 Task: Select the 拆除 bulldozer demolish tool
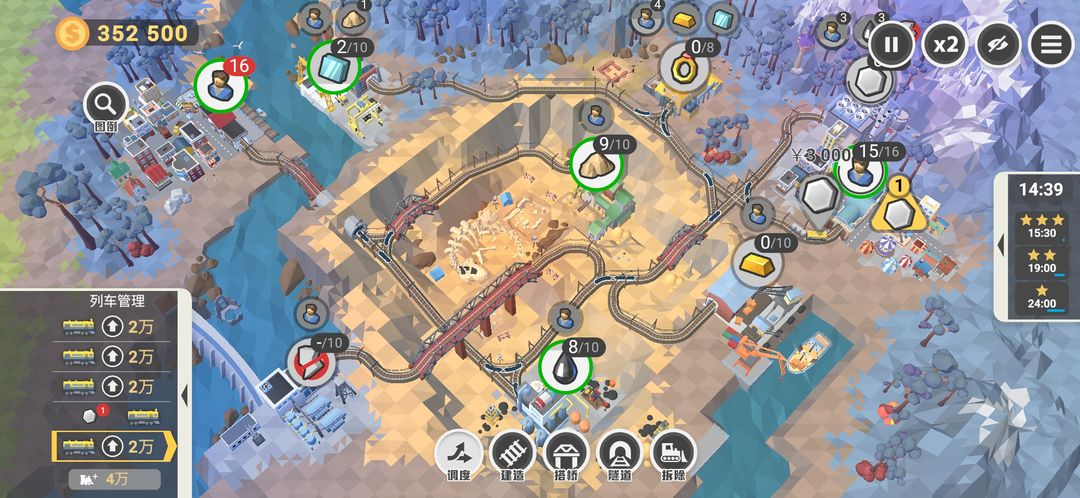pos(674,455)
